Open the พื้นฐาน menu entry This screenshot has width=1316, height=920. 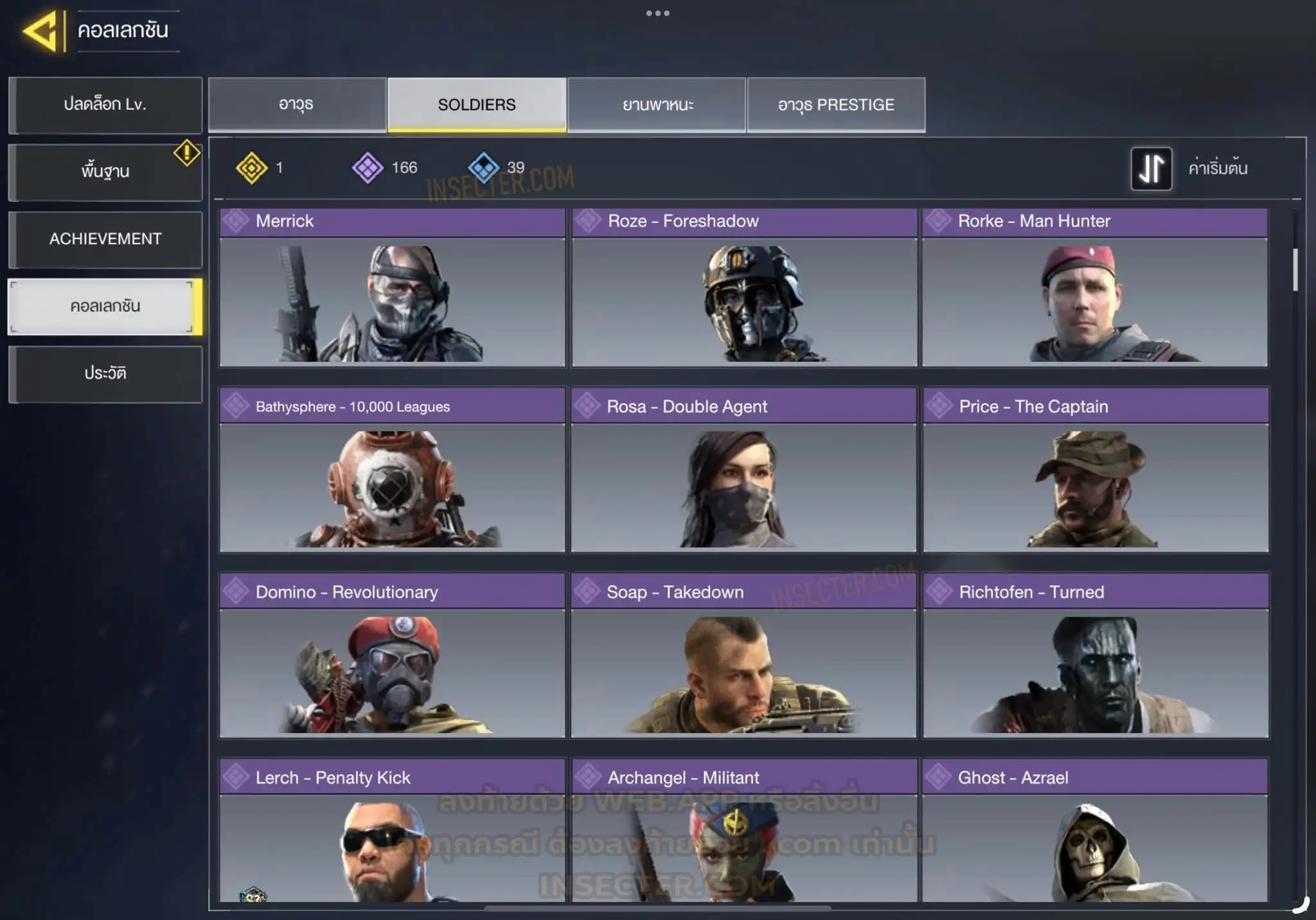105,172
